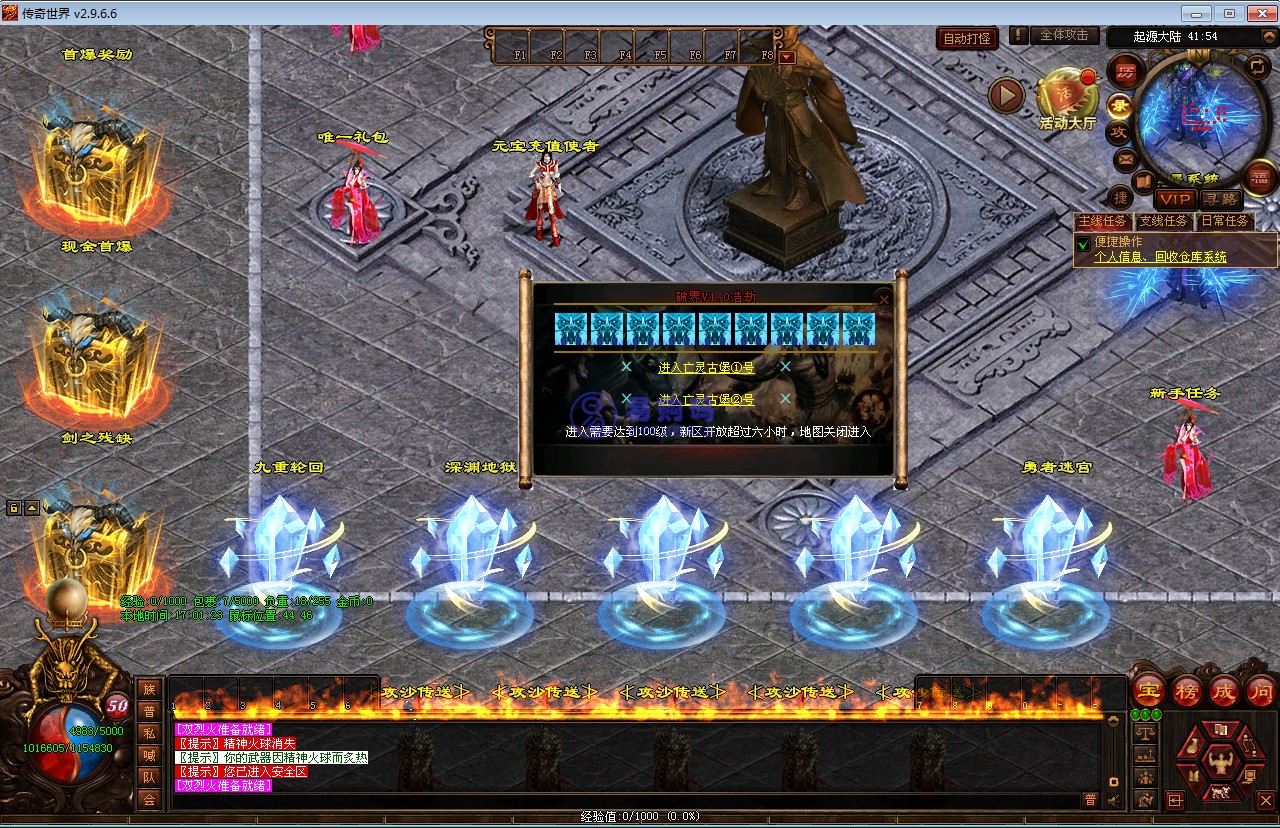The image size is (1280, 828).
Task: Toggle the 便捷操作 checkbox
Action: point(1083,243)
